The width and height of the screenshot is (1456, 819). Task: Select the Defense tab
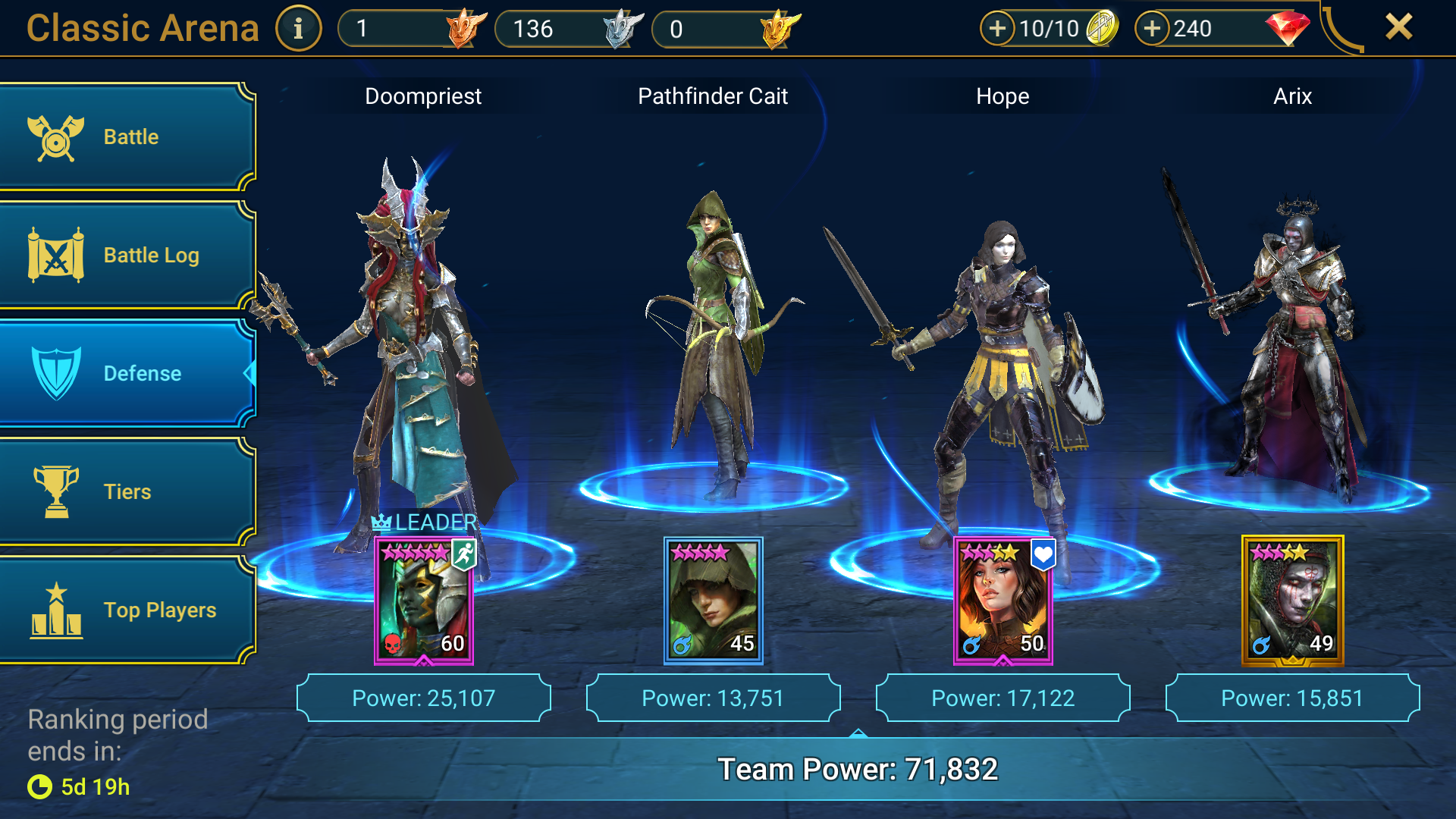pos(127,373)
